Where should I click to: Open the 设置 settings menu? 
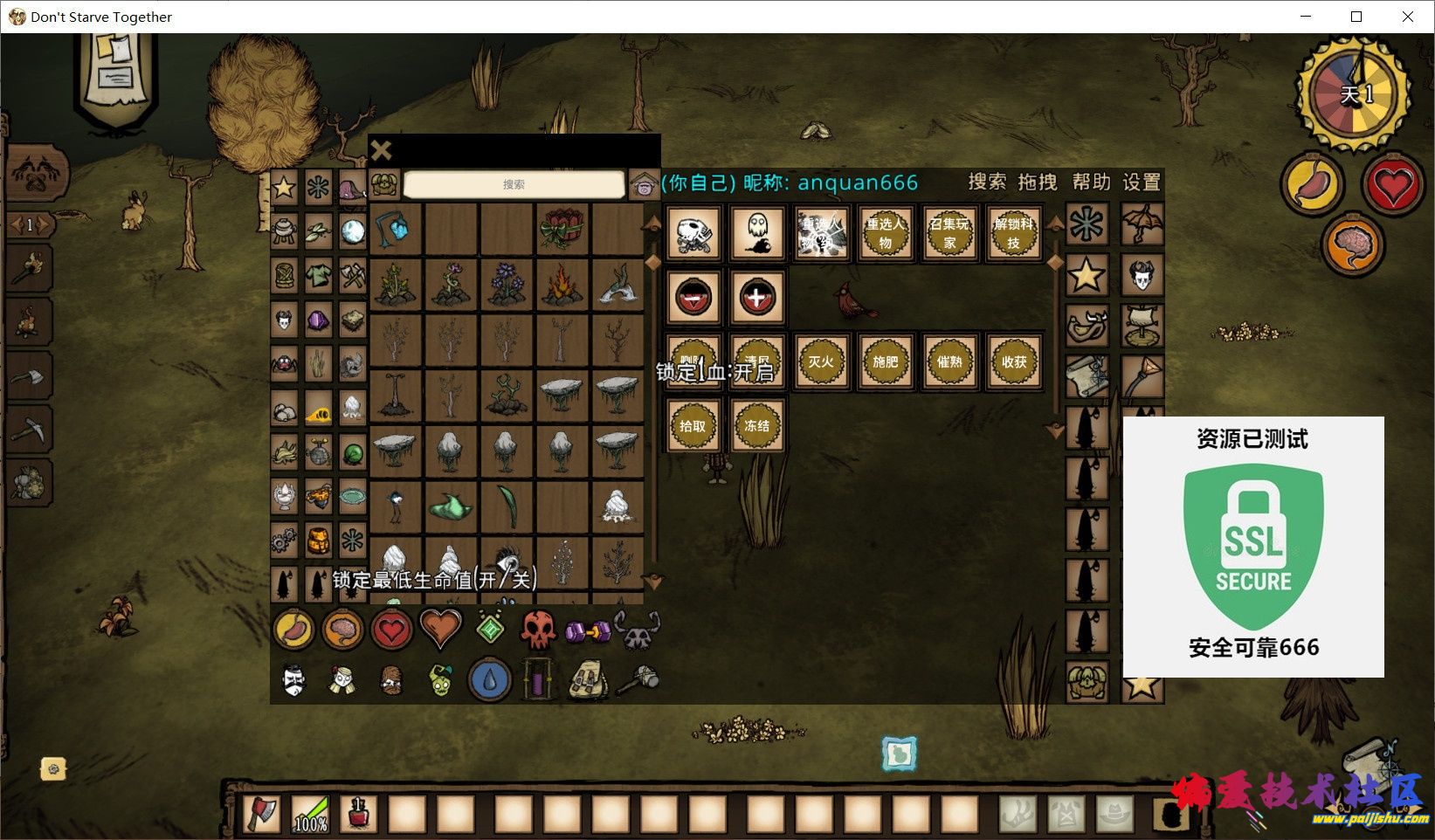coord(1142,182)
